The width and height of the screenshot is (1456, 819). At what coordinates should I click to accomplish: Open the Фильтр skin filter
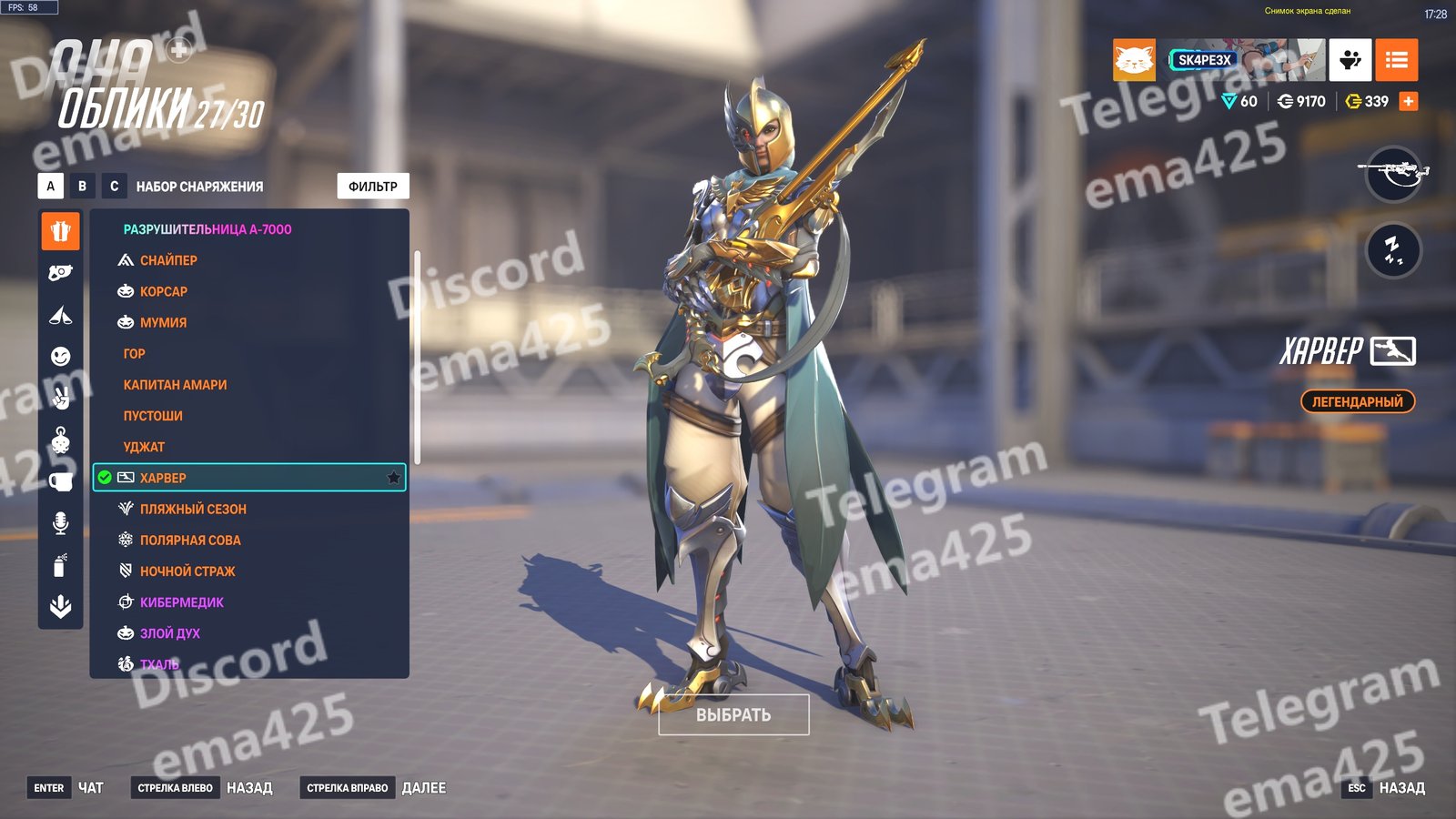tap(373, 186)
